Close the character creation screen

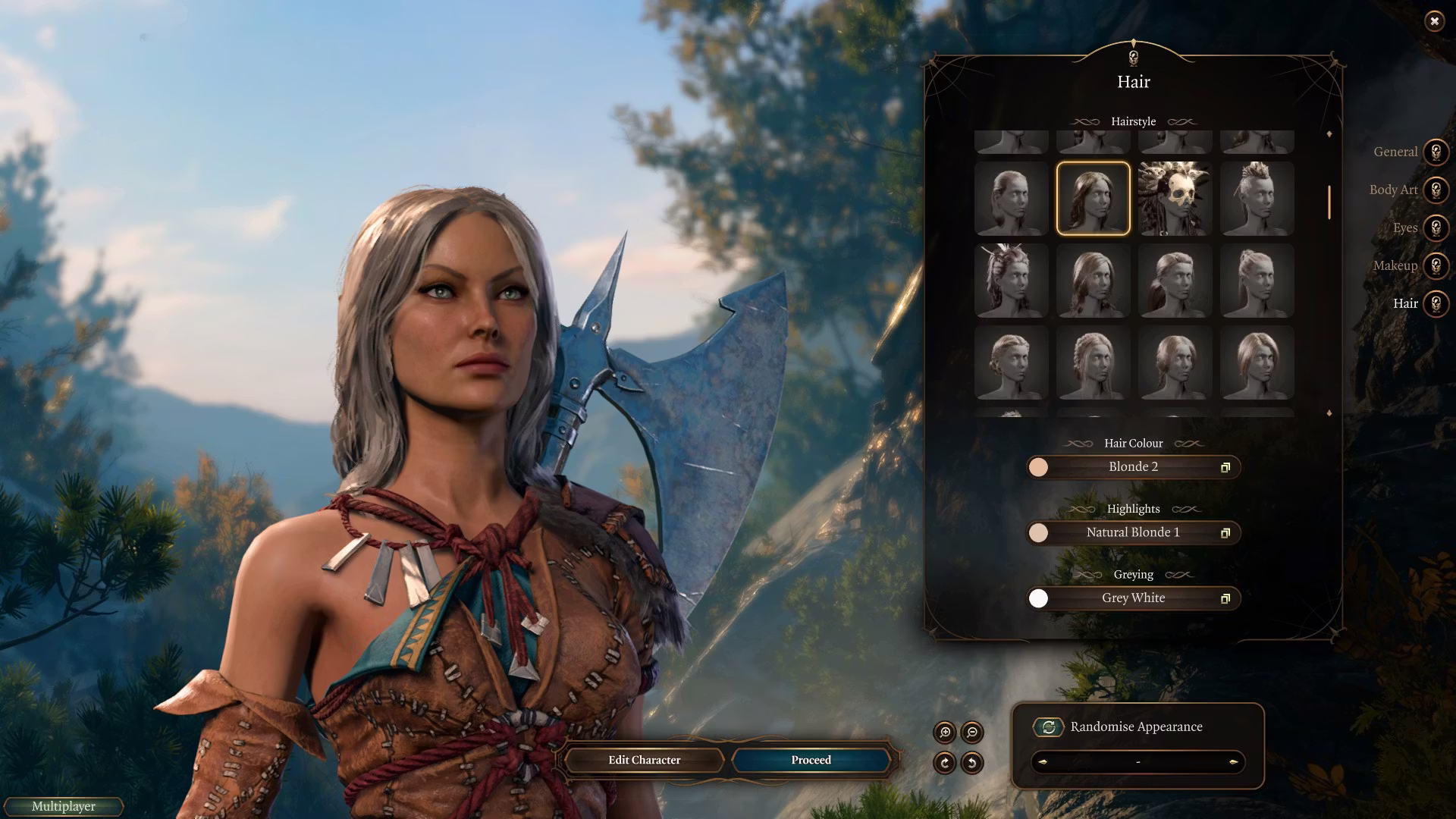point(1434,21)
